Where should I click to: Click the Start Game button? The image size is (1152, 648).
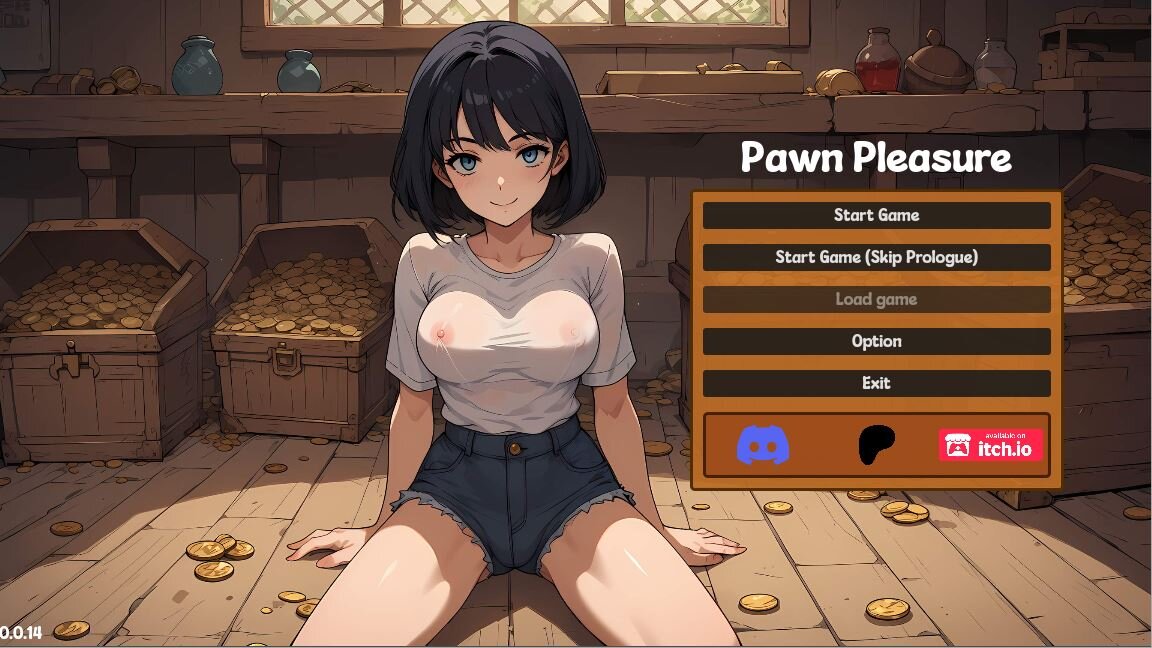pyautogui.click(x=876, y=215)
